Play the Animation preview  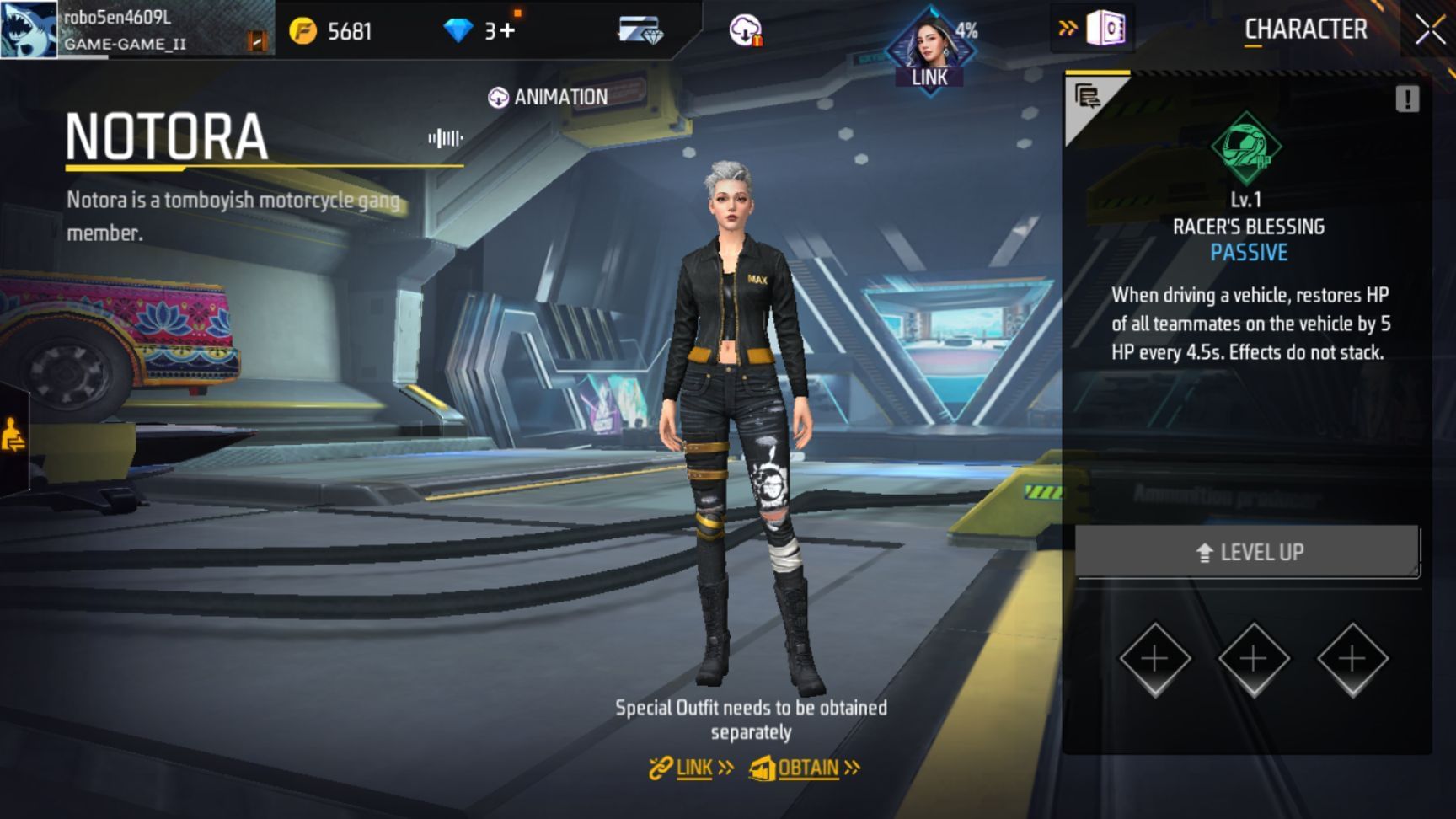click(548, 98)
